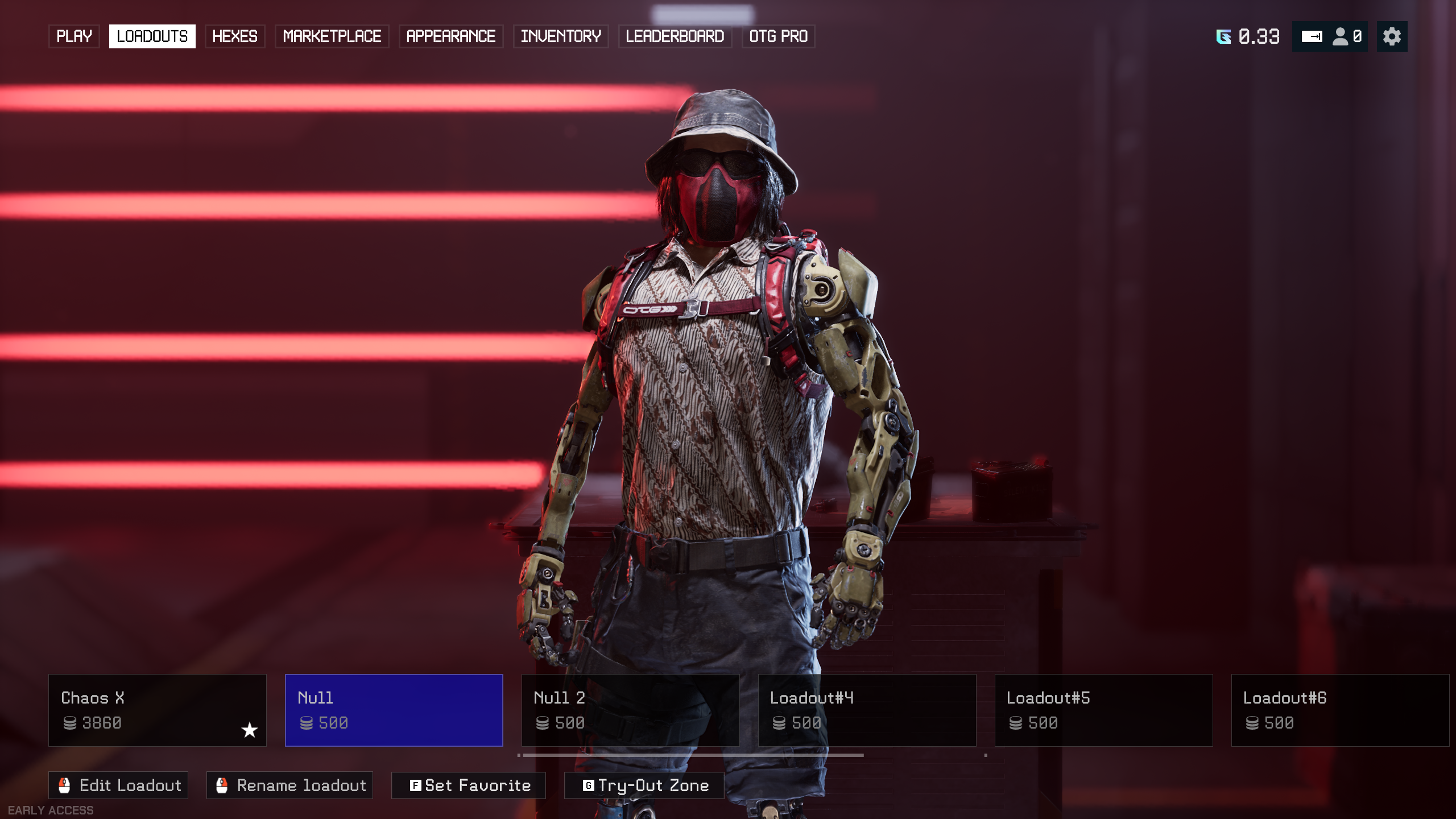Screen dimensions: 1456x819
Task: Select the Loadout#6 tile
Action: (1340, 710)
